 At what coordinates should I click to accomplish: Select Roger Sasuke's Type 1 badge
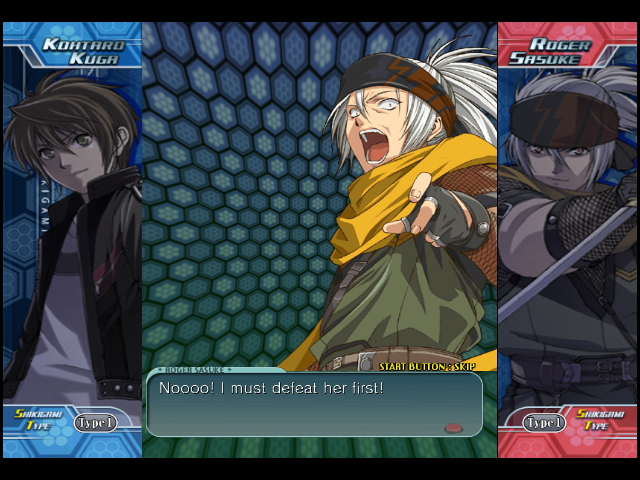coord(545,422)
